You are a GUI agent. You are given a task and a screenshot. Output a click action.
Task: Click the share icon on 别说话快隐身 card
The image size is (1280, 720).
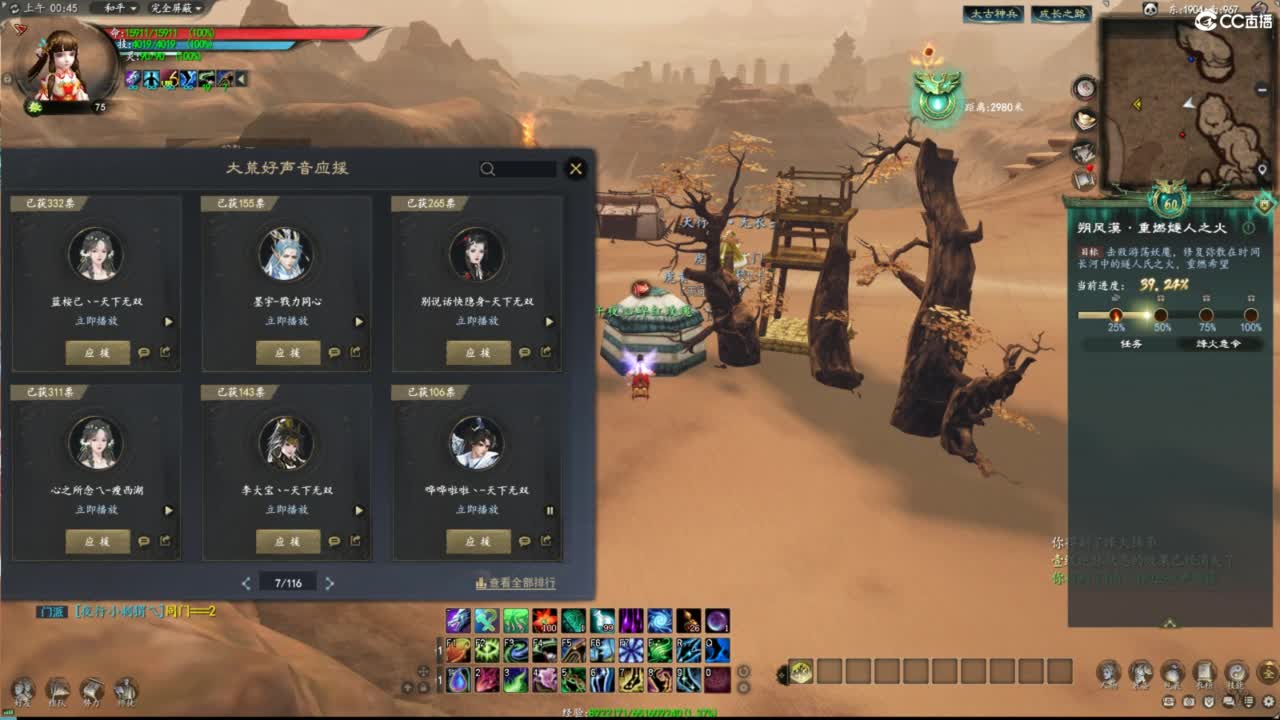(545, 352)
